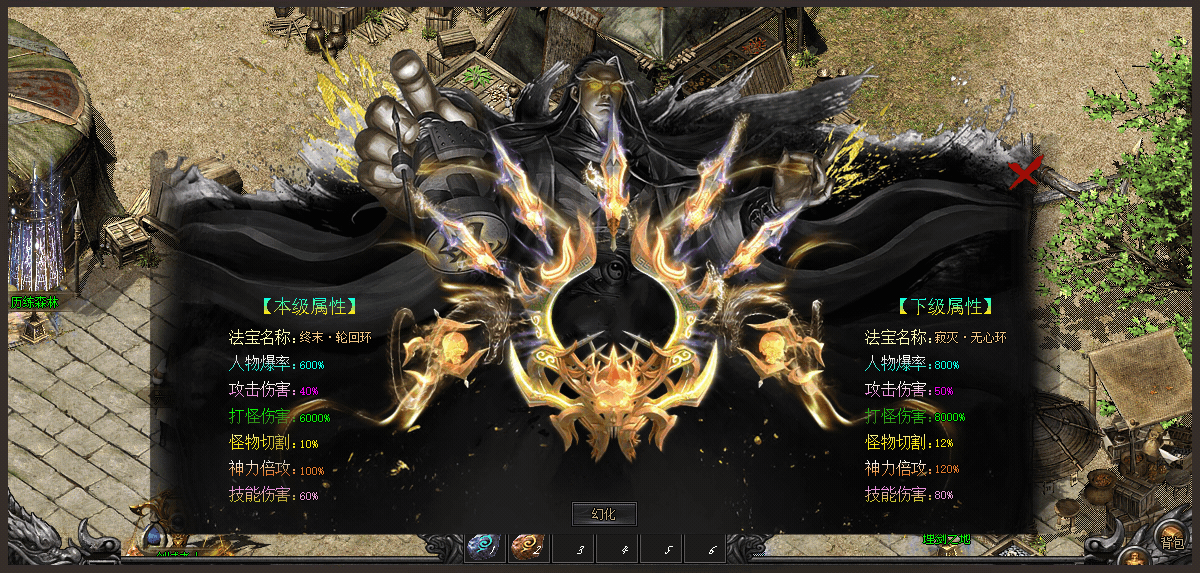Use the blue swirl item in hotbar slot 1
This screenshot has width=1200, height=573.
click(x=483, y=547)
